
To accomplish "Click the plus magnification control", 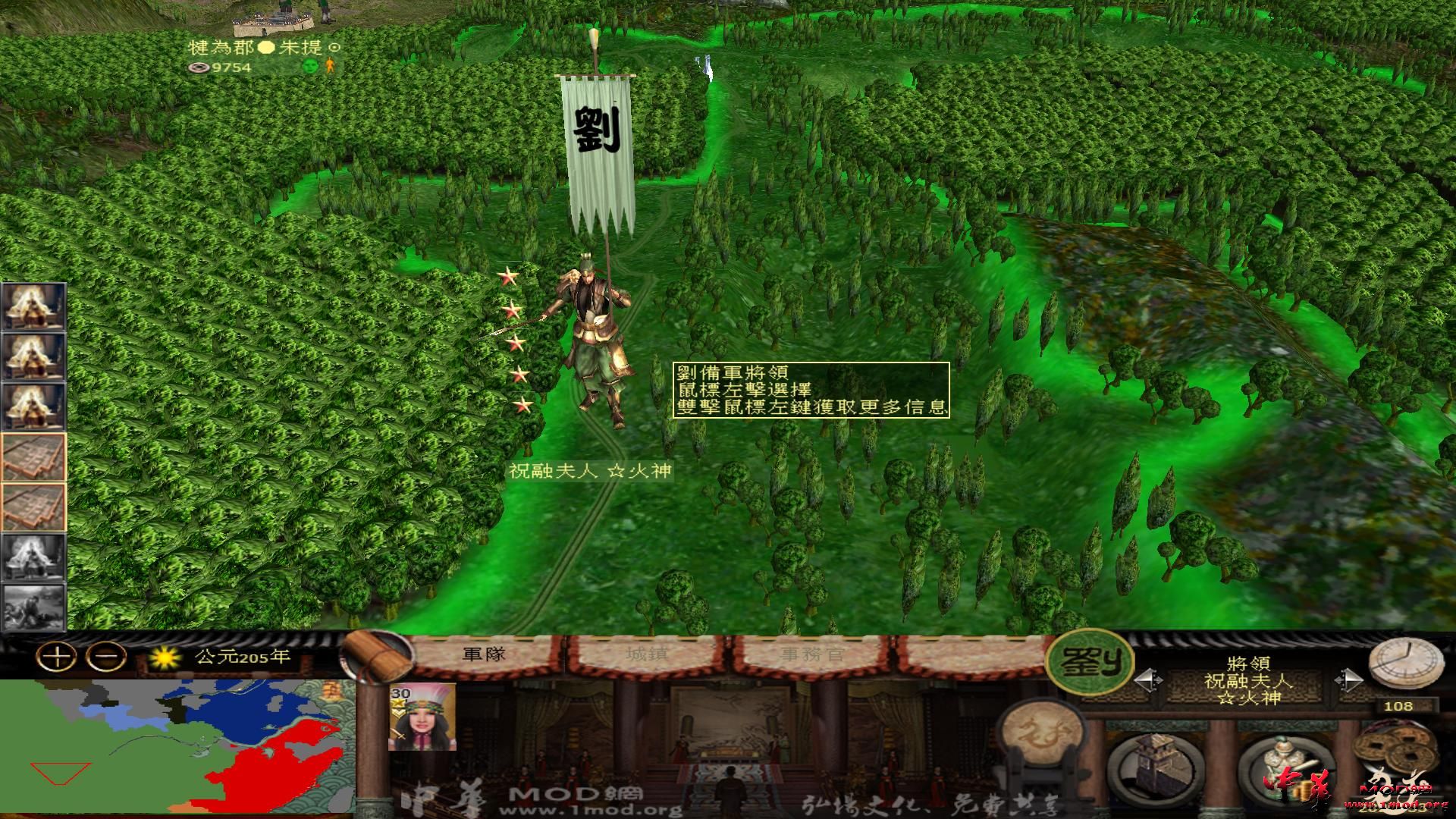I will coord(55,657).
